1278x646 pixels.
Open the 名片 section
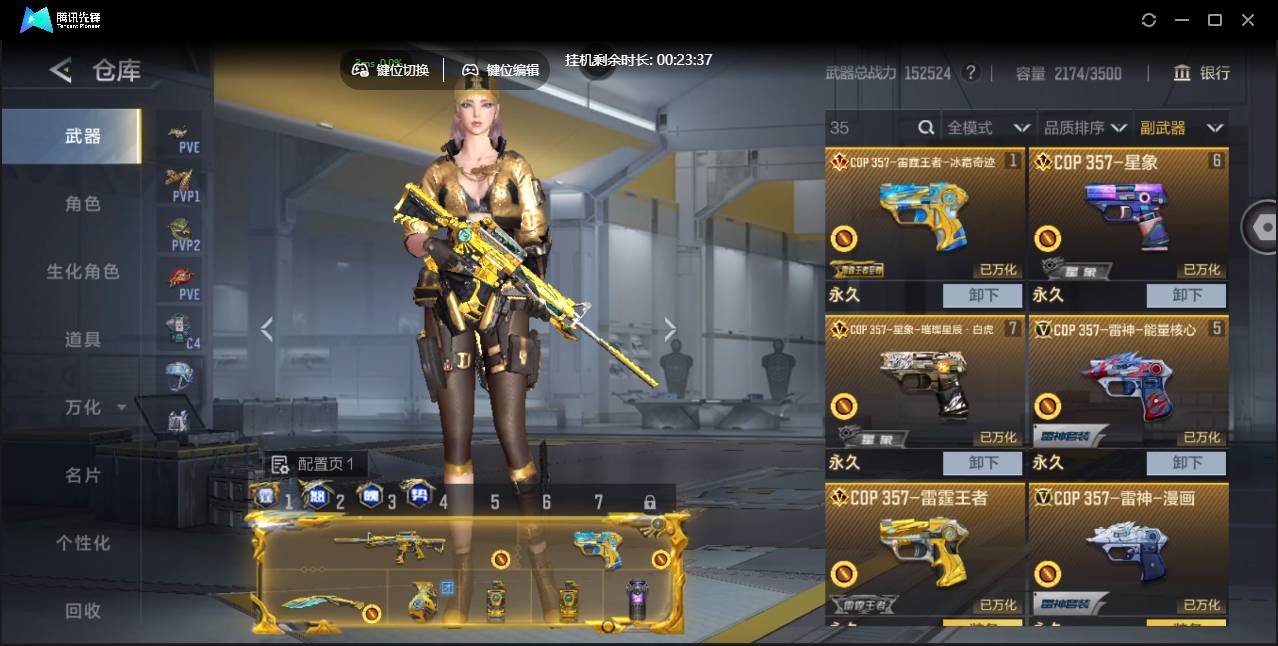83,475
